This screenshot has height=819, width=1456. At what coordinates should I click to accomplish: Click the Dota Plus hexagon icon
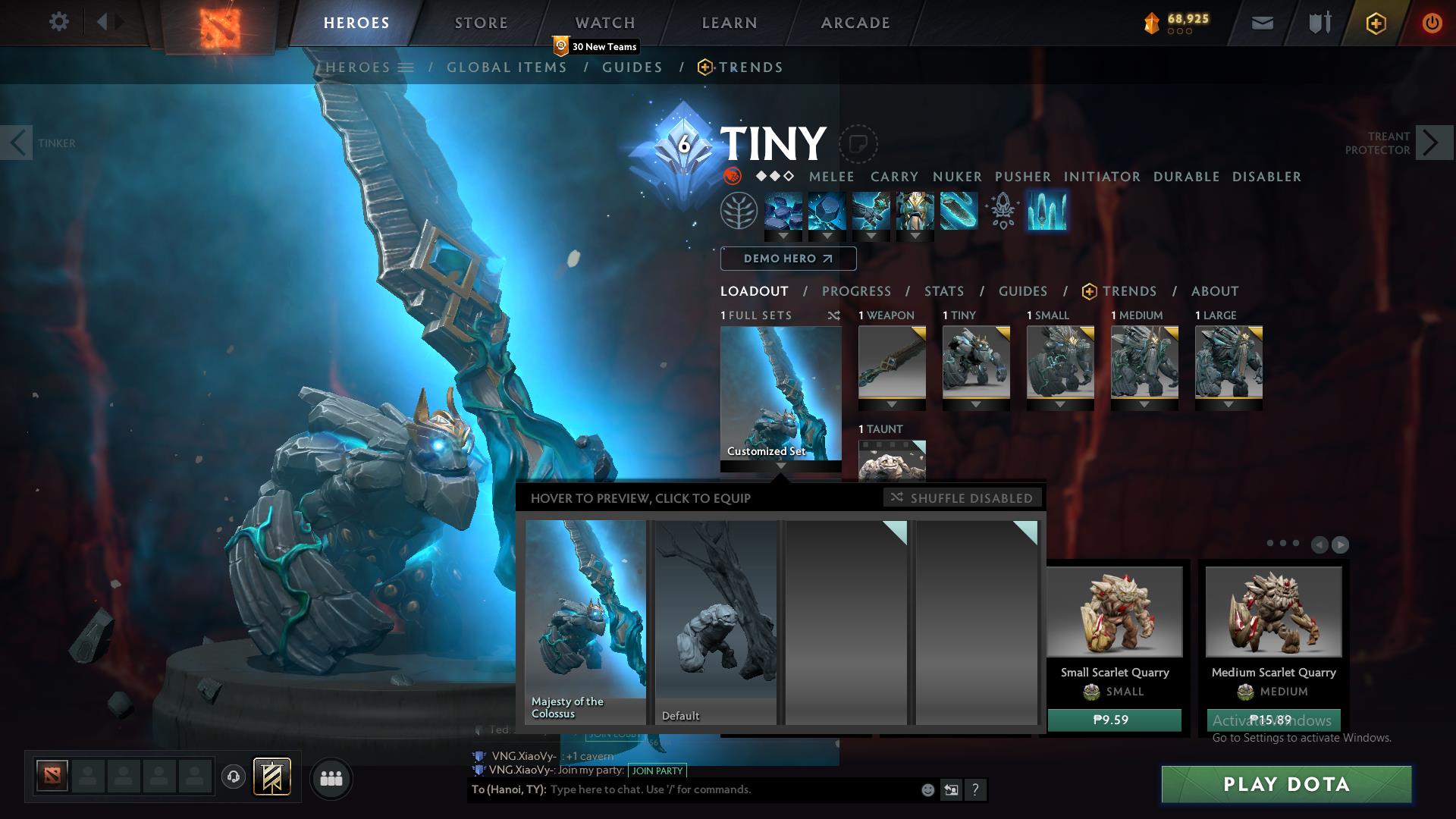(1375, 22)
